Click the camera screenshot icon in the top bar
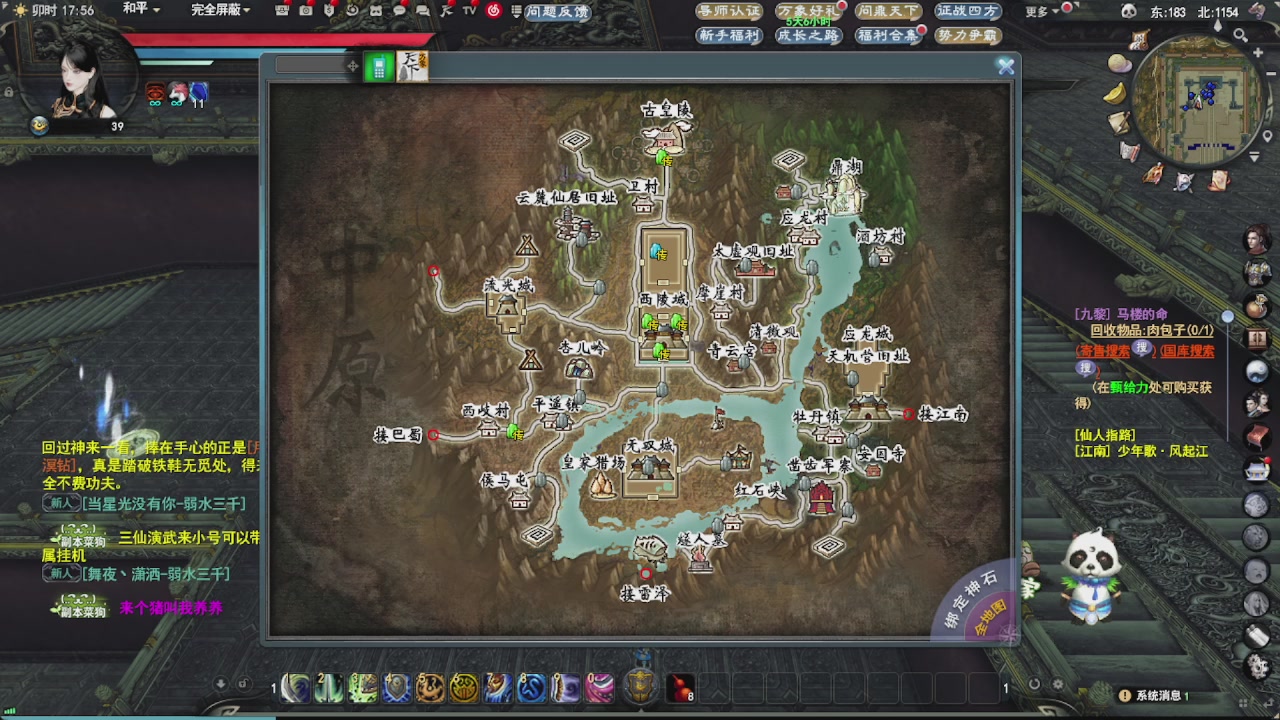 click(x=306, y=10)
